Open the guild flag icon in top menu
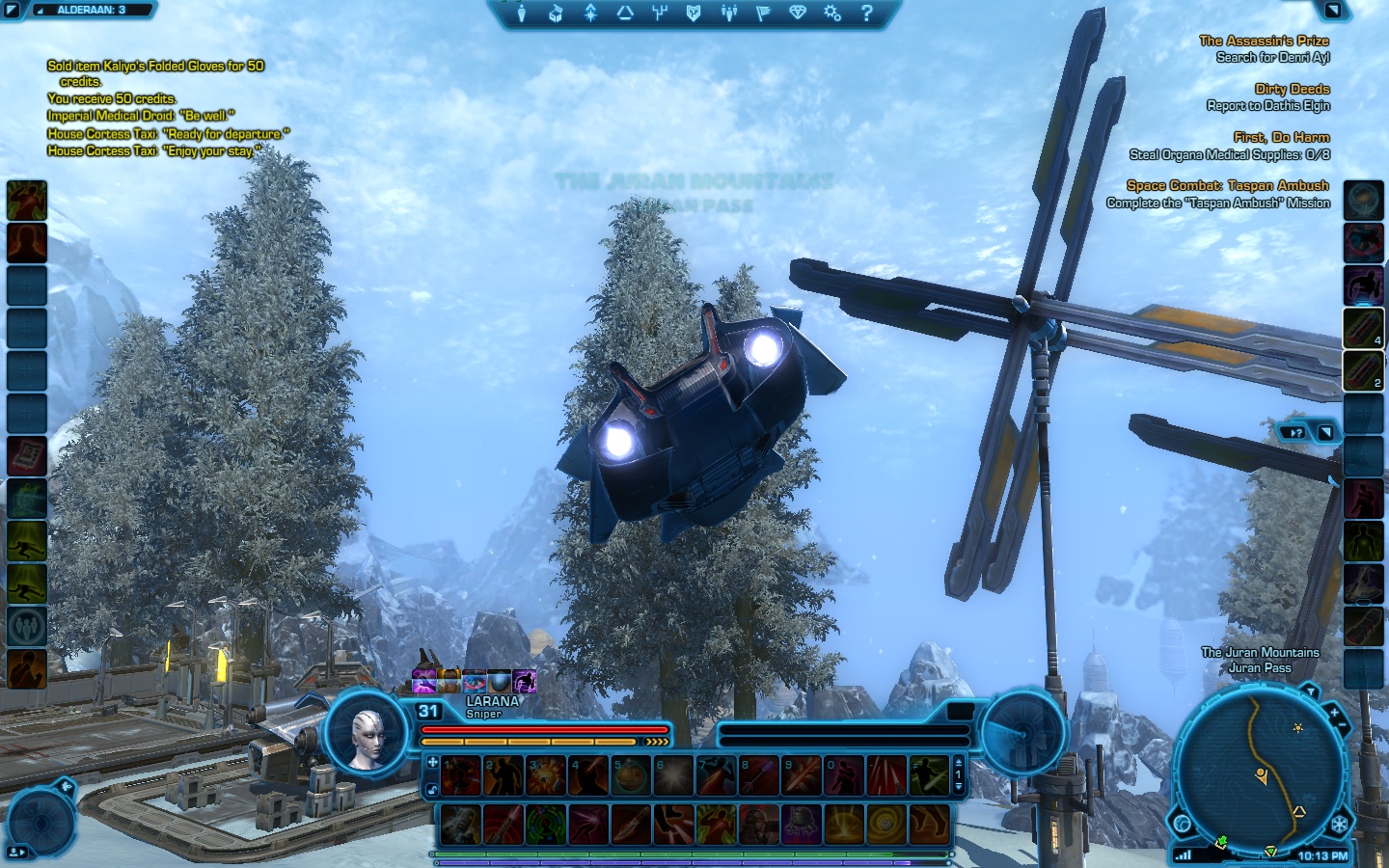 pyautogui.click(x=763, y=13)
